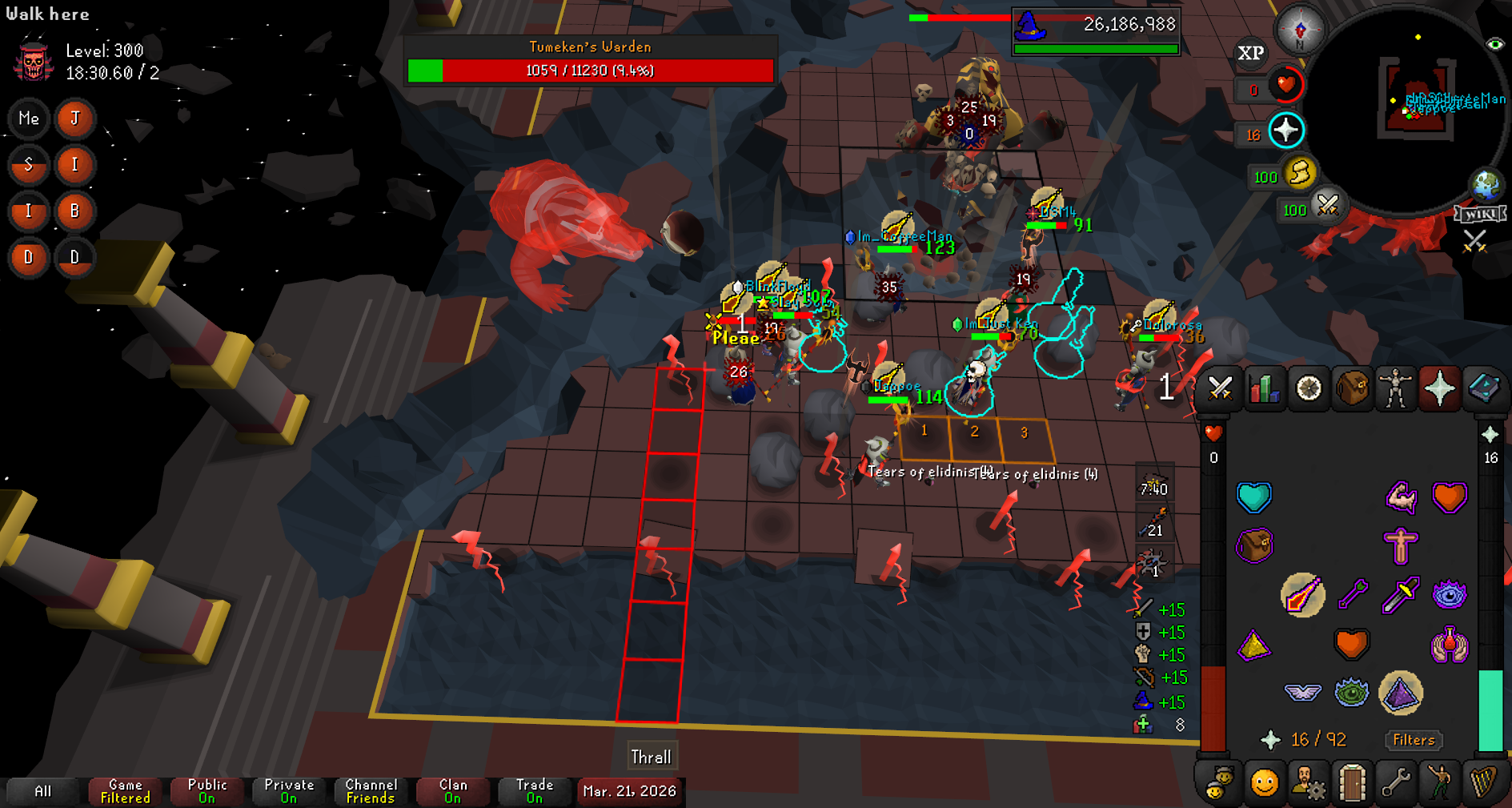Open the Wiki lookup button

coord(1480,215)
